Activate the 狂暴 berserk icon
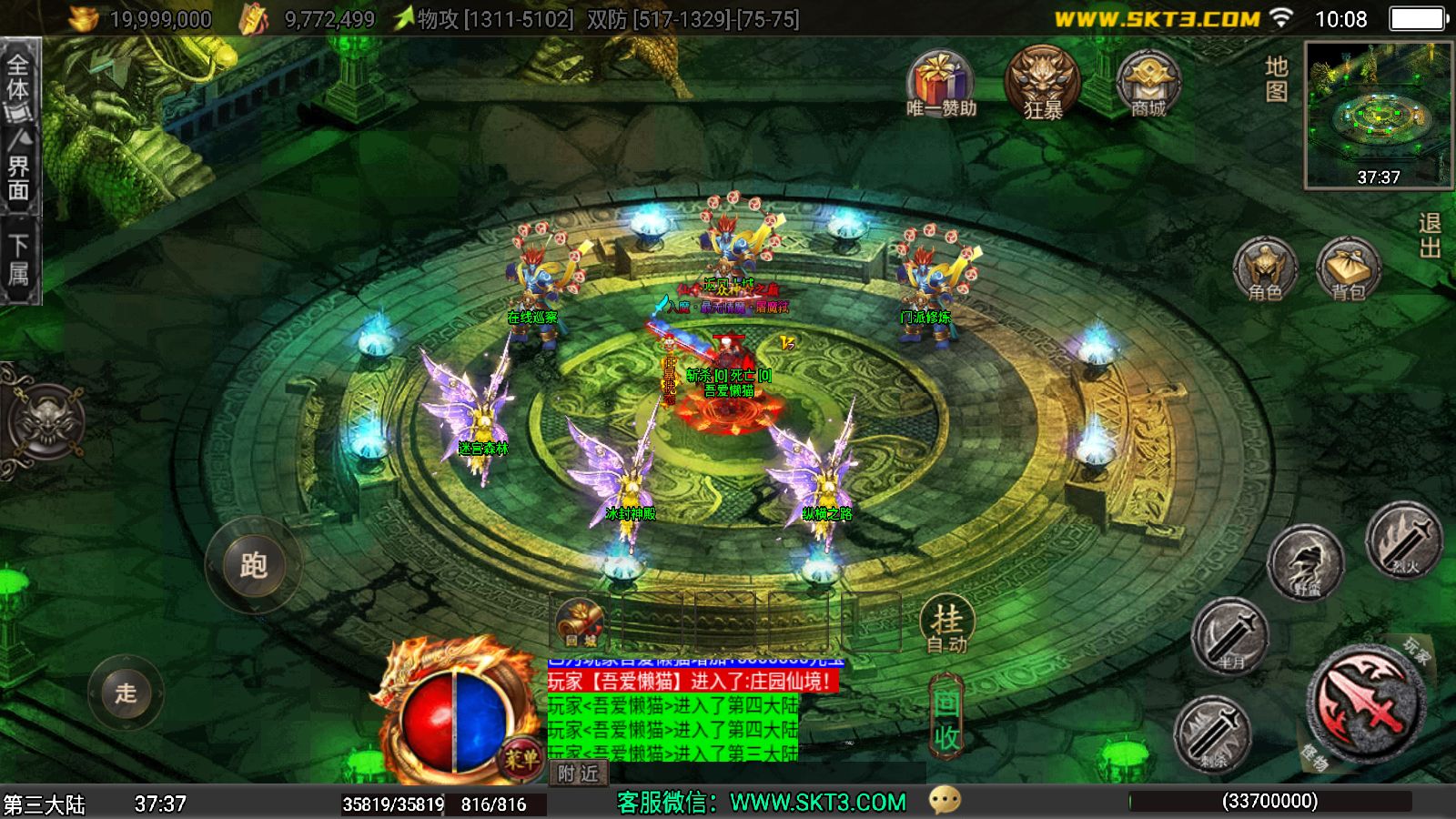 tap(1043, 84)
